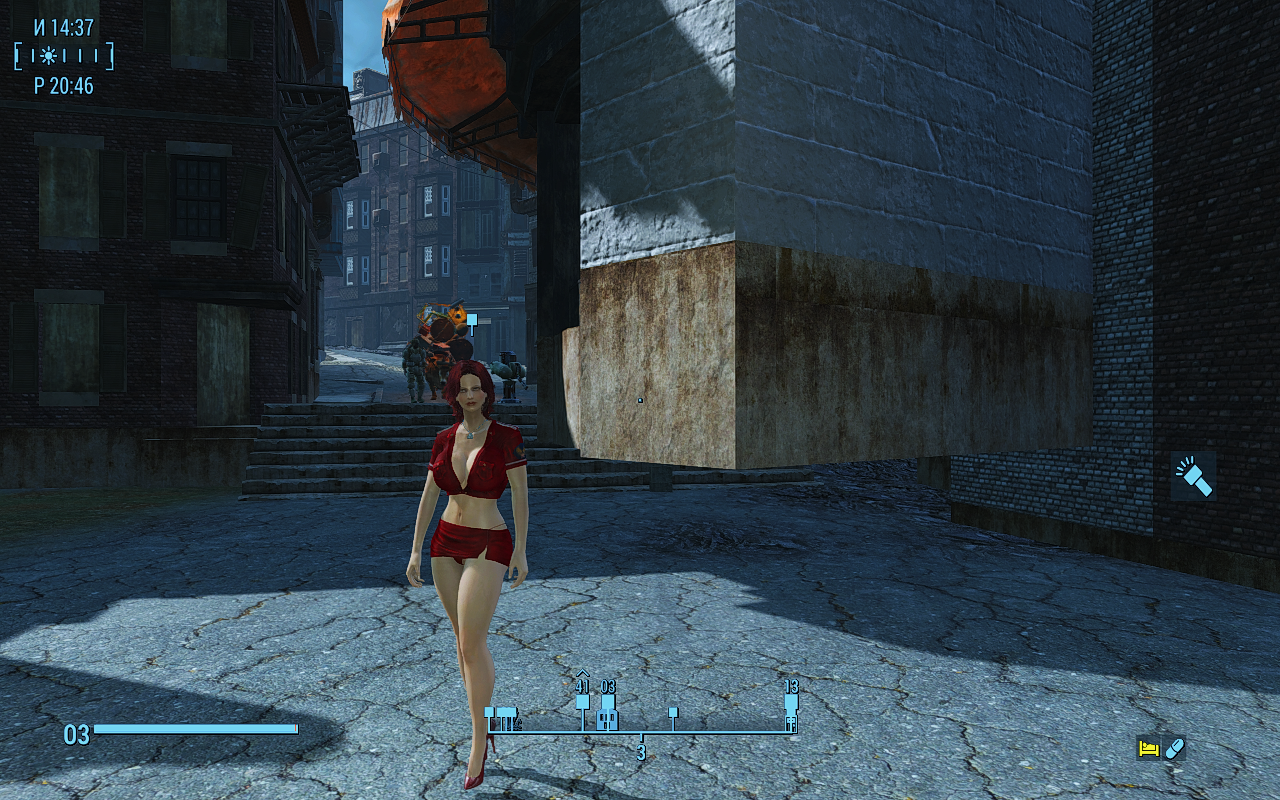
Task: Select the yellow bed sleep status icon
Action: [1148, 748]
